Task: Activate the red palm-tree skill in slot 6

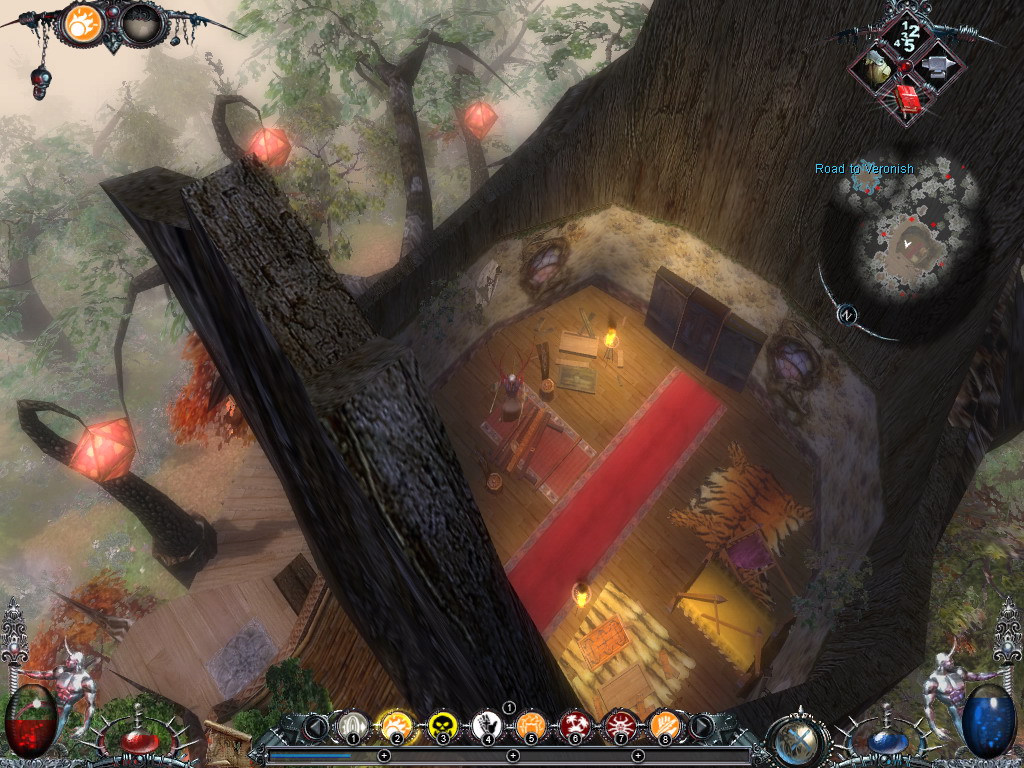Action: coord(575,725)
